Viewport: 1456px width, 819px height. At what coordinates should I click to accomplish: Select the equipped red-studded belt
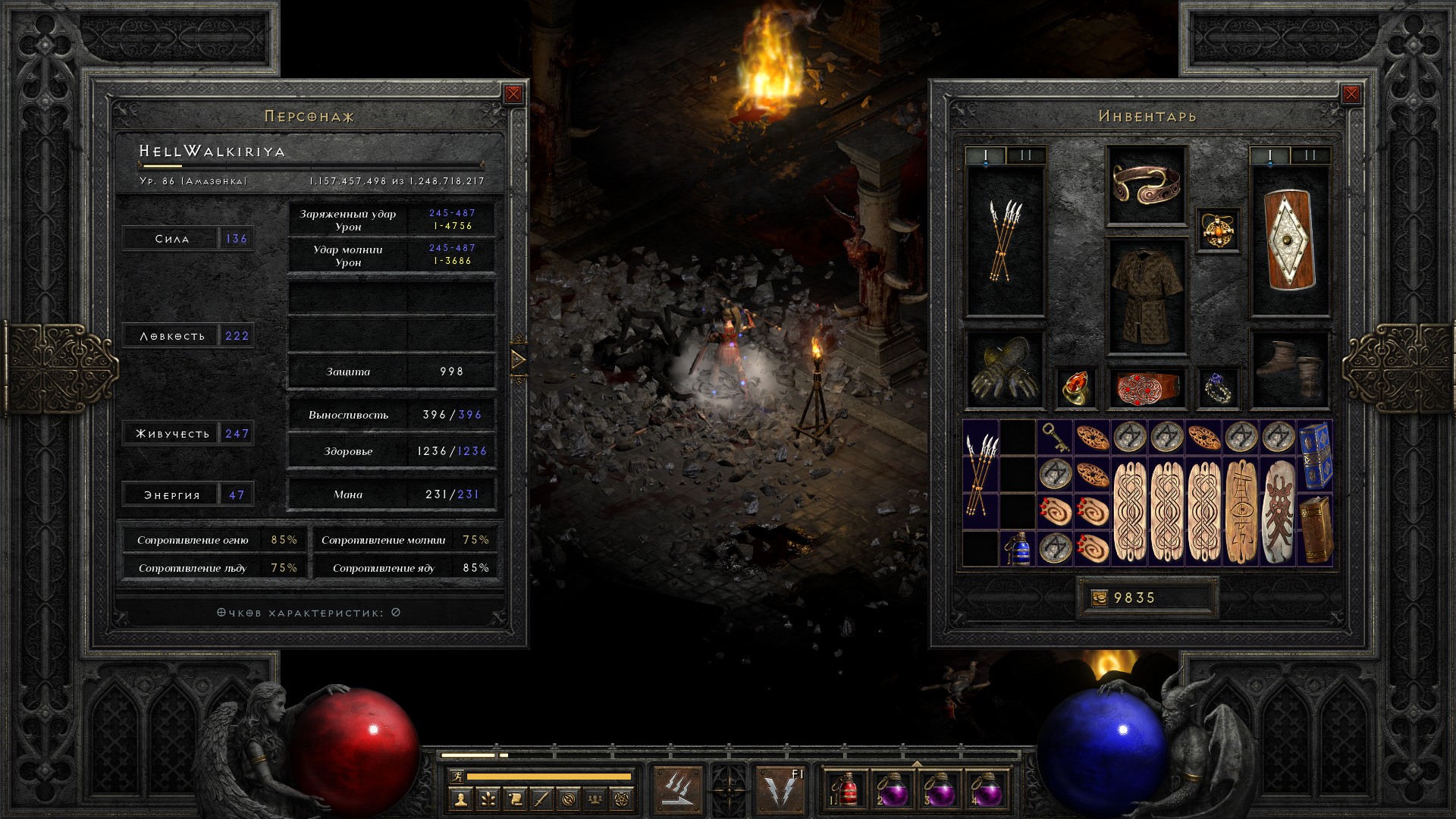click(x=1146, y=388)
